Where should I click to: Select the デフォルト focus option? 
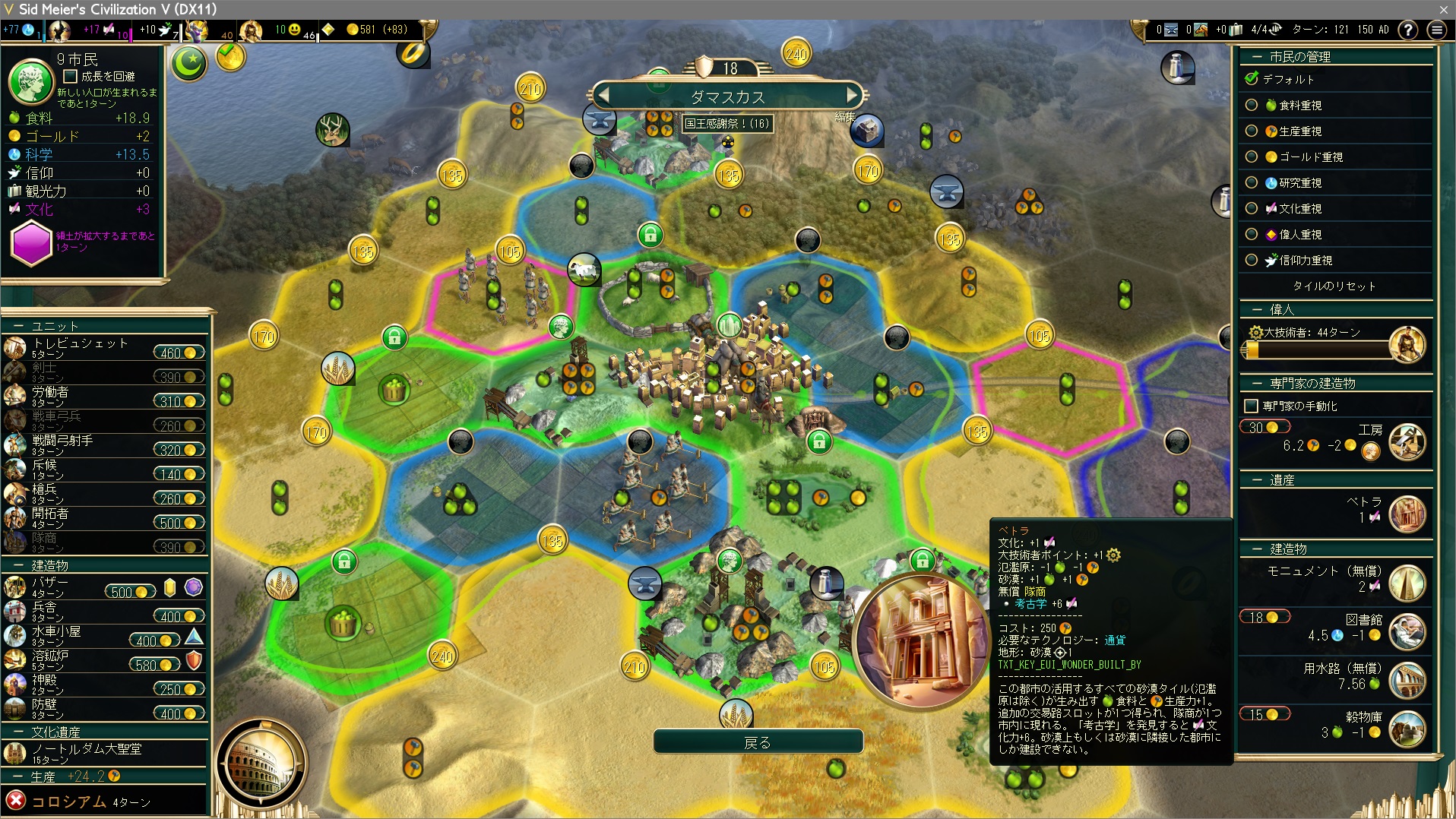(1251, 79)
